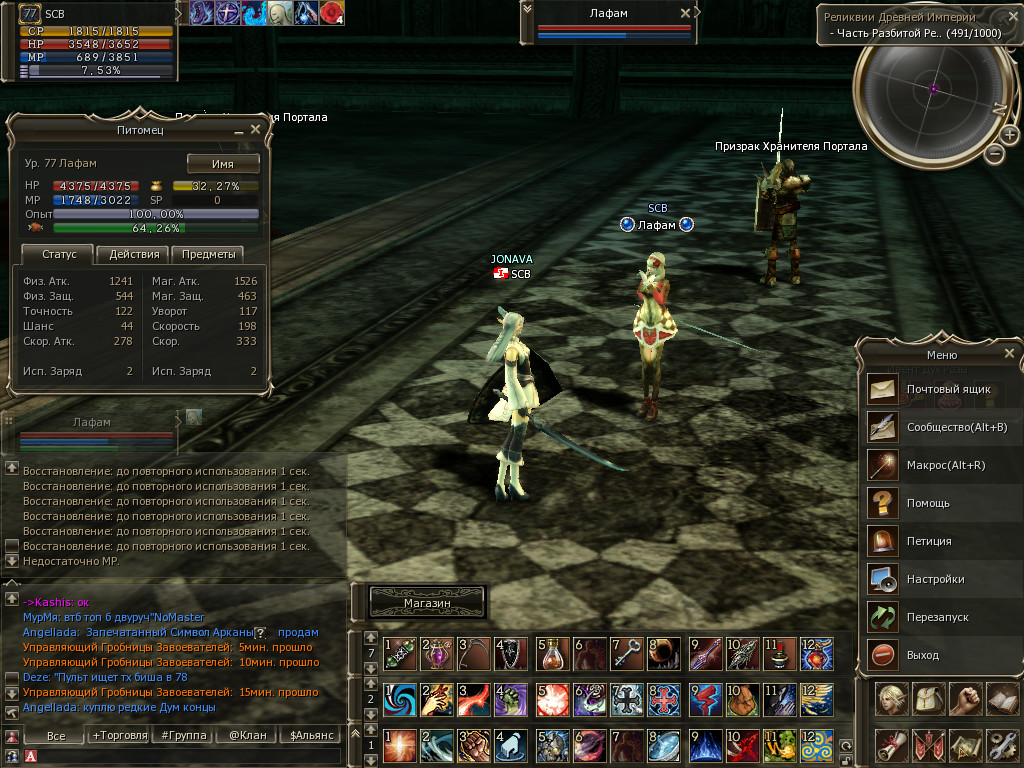Close the Меню panel
This screenshot has width=1024, height=768.
[x=1009, y=353]
